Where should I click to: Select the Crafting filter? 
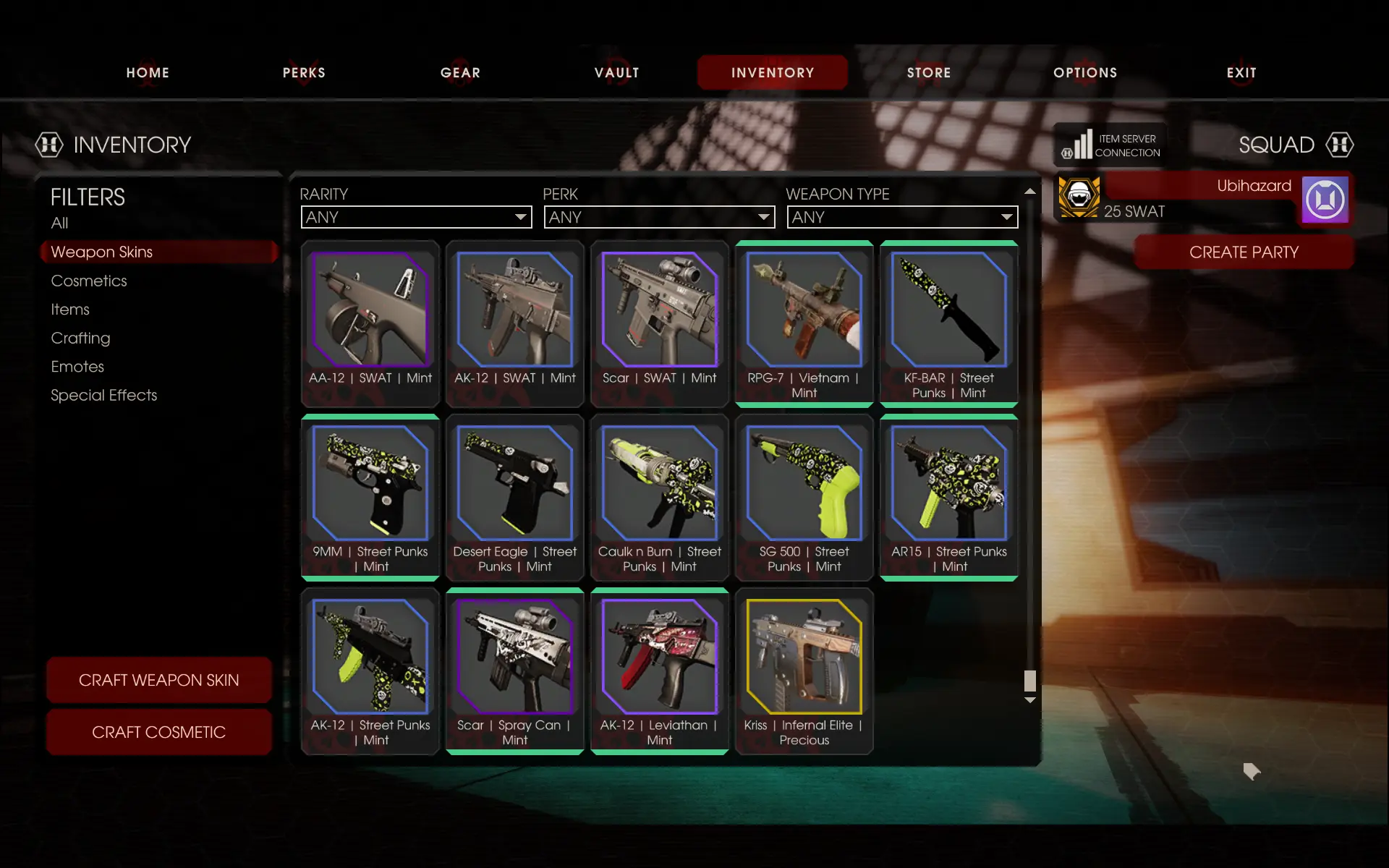point(80,338)
